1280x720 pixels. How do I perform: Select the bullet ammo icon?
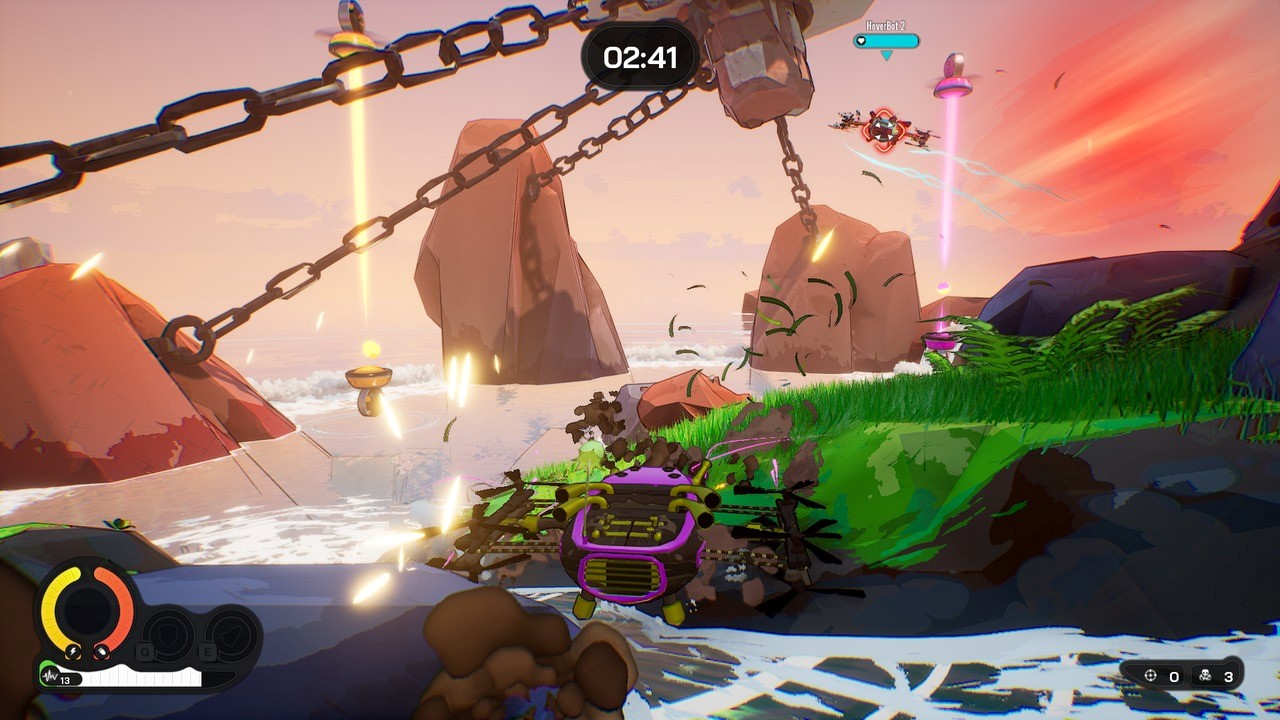(101, 652)
